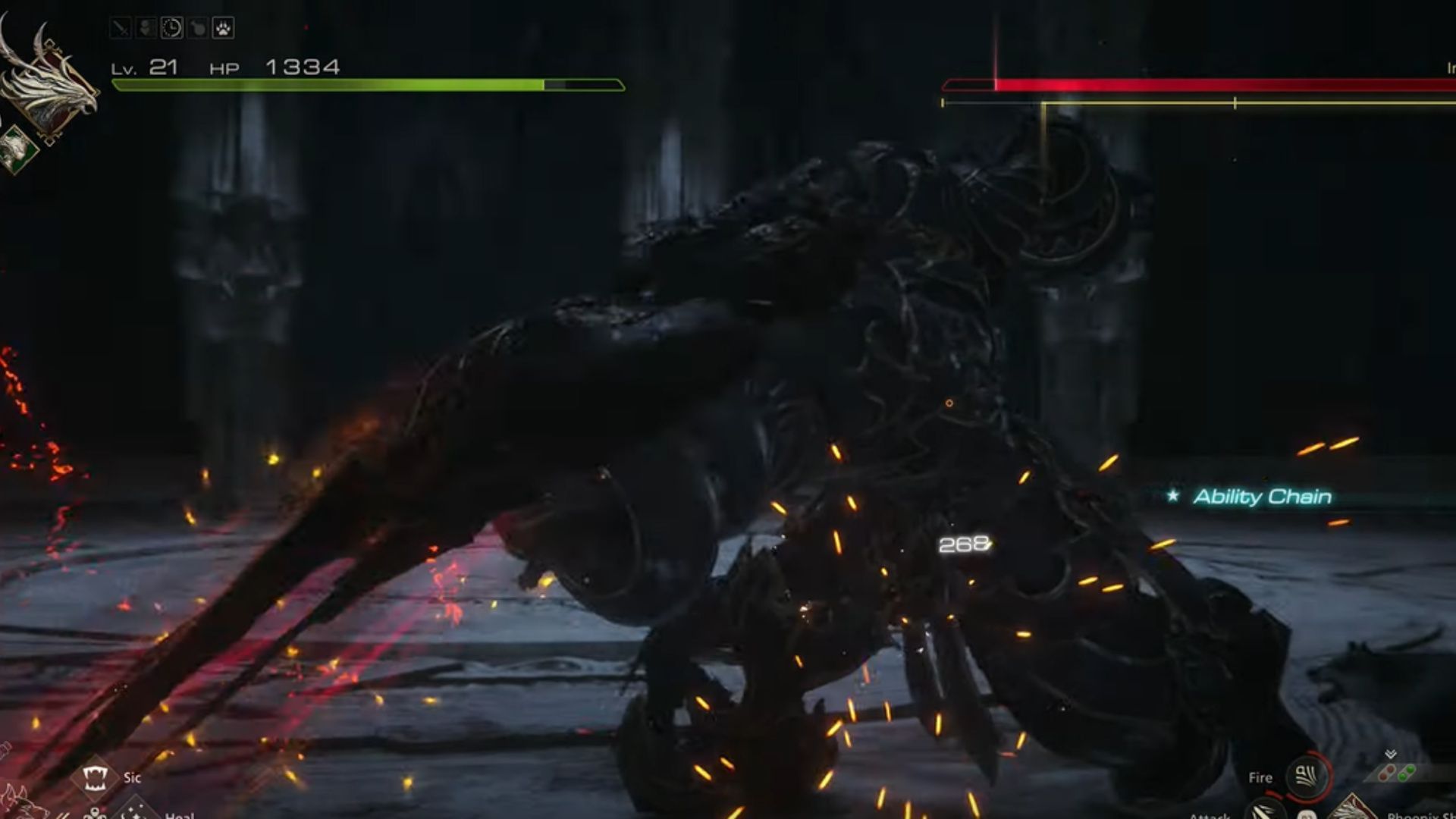Image resolution: width=1456 pixels, height=819 pixels.
Task: Click the green potion pip indicator
Action: click(x=1405, y=774)
